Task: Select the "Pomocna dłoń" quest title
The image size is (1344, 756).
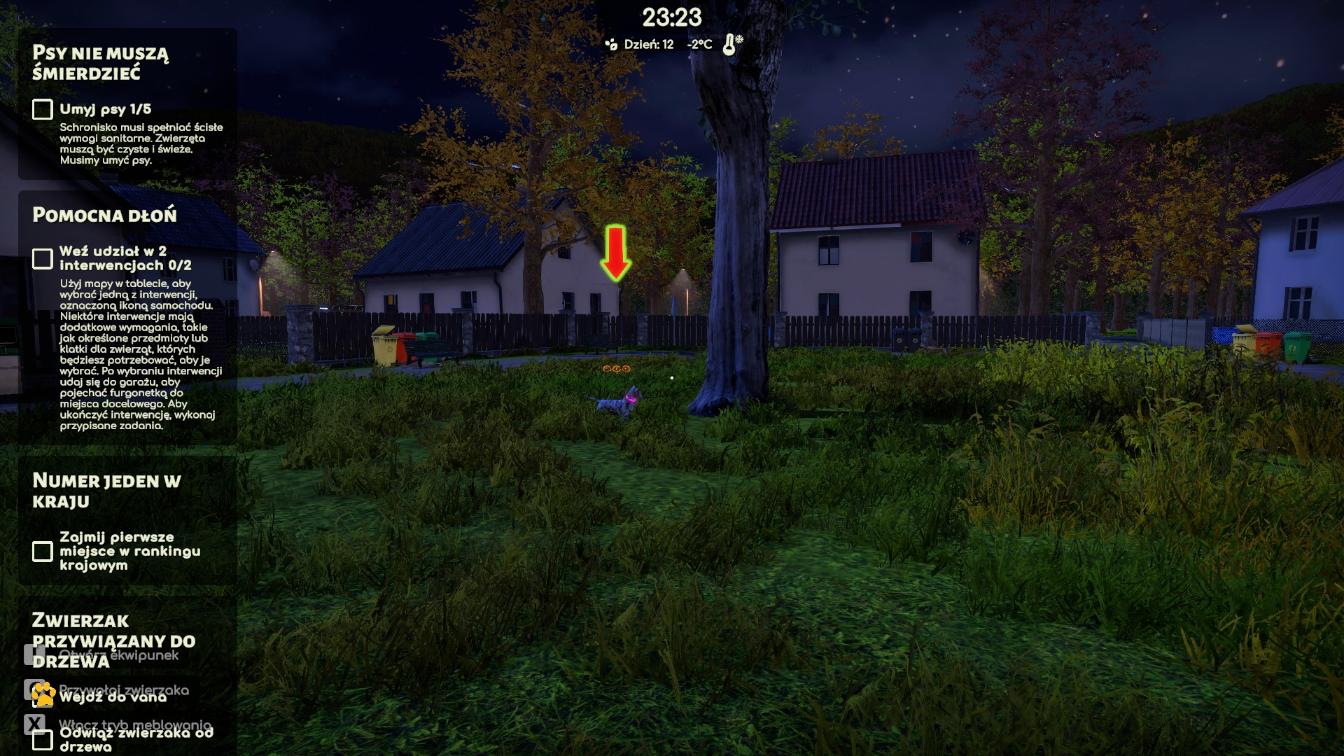Action: coord(104,215)
